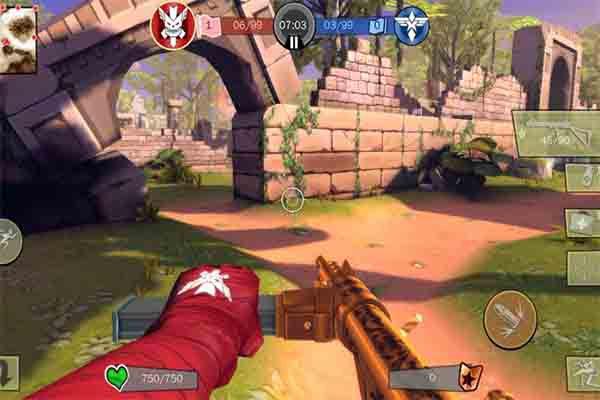This screenshot has width=600, height=400.
Task: Tap the blue team winged emblem
Action: click(x=411, y=25)
